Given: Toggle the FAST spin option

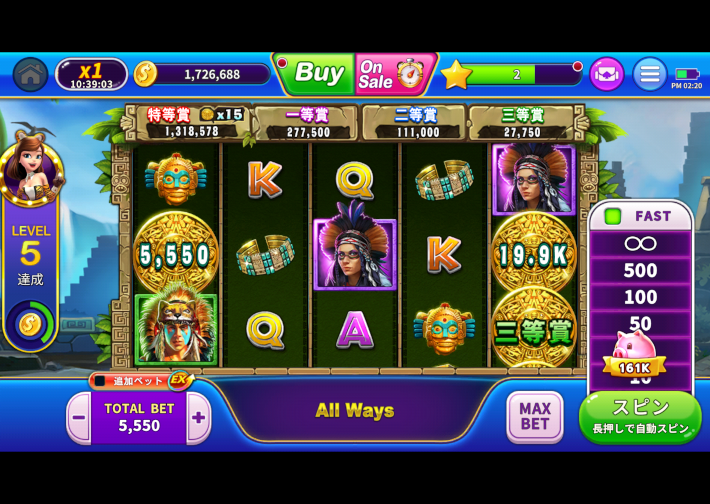Looking at the screenshot, I should (640, 216).
